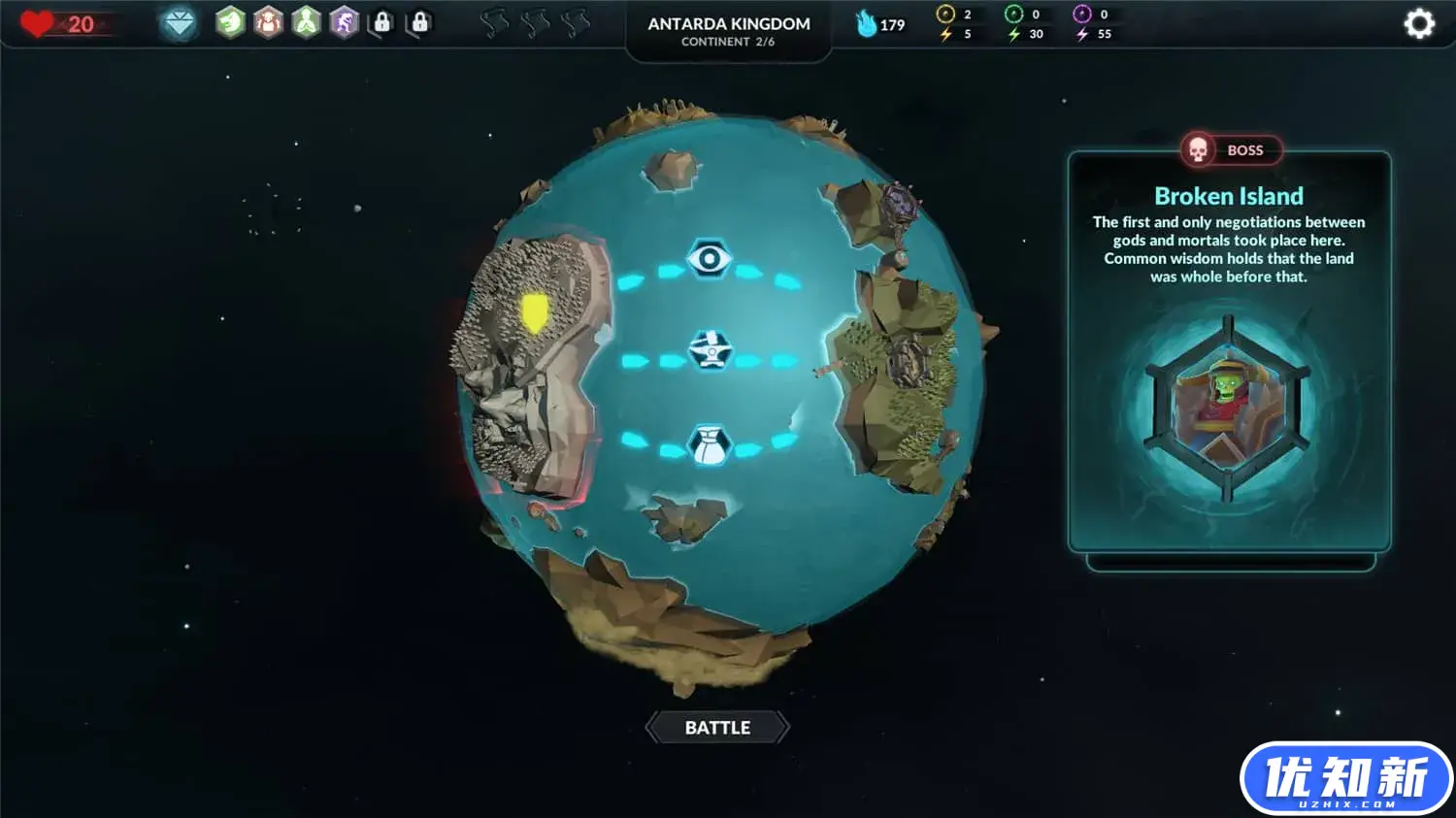Screen dimensions: 1456x818
Task: Select the yellow shield marker on the continent
Action: click(x=535, y=313)
